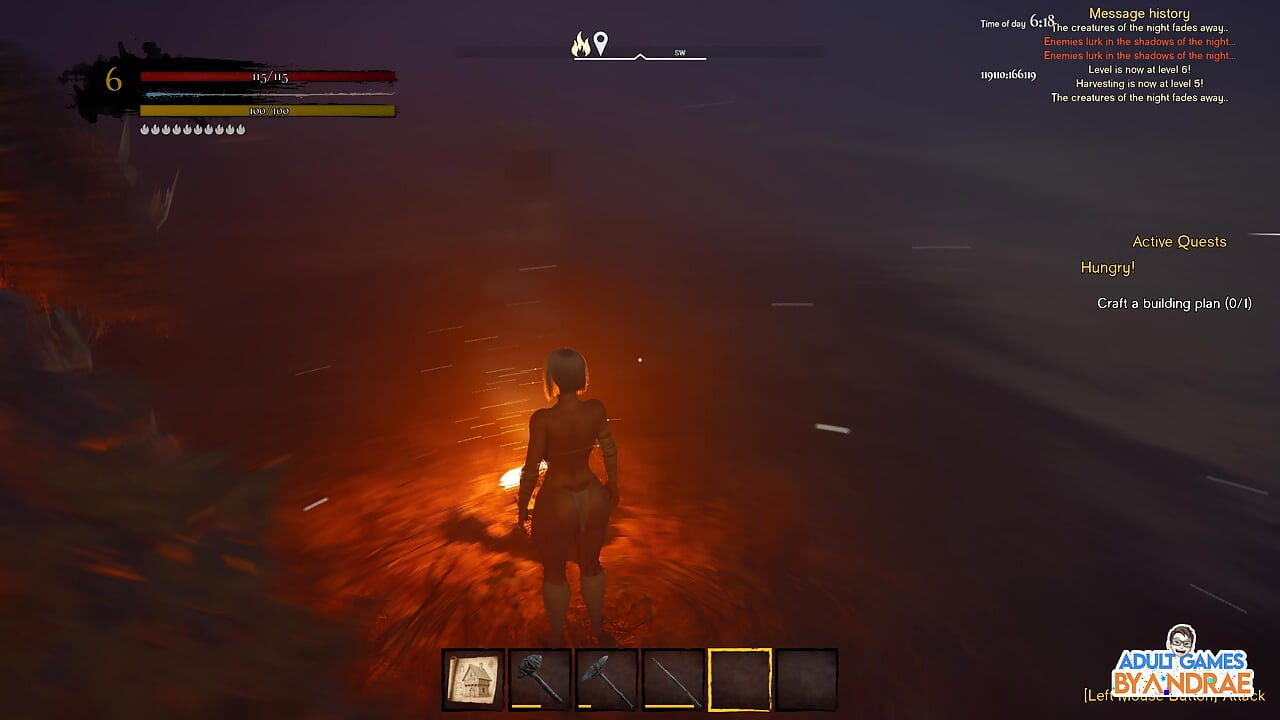
Task: Expand the Hungry! quest entry
Action: (x=1107, y=267)
